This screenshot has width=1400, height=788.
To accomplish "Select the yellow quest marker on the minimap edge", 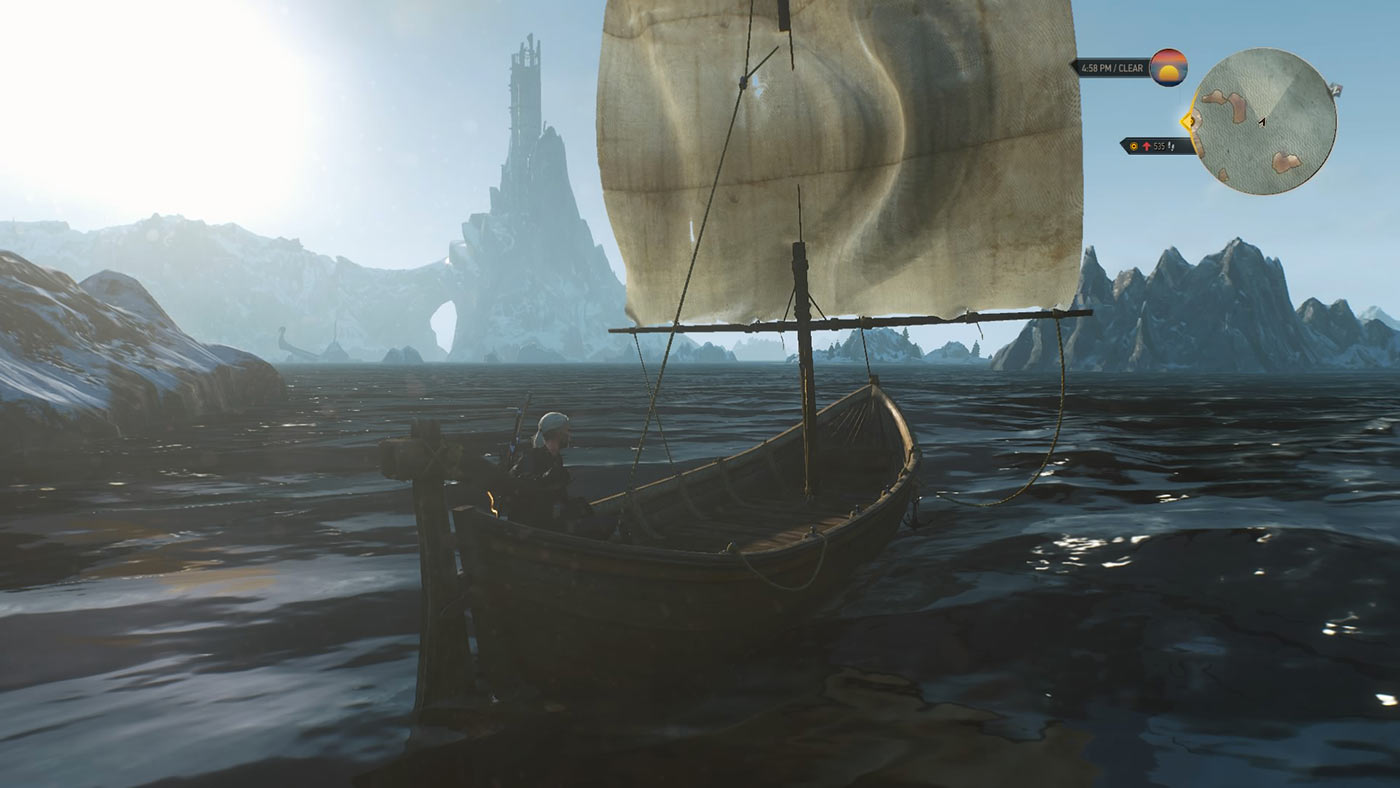I will pos(1189,122).
